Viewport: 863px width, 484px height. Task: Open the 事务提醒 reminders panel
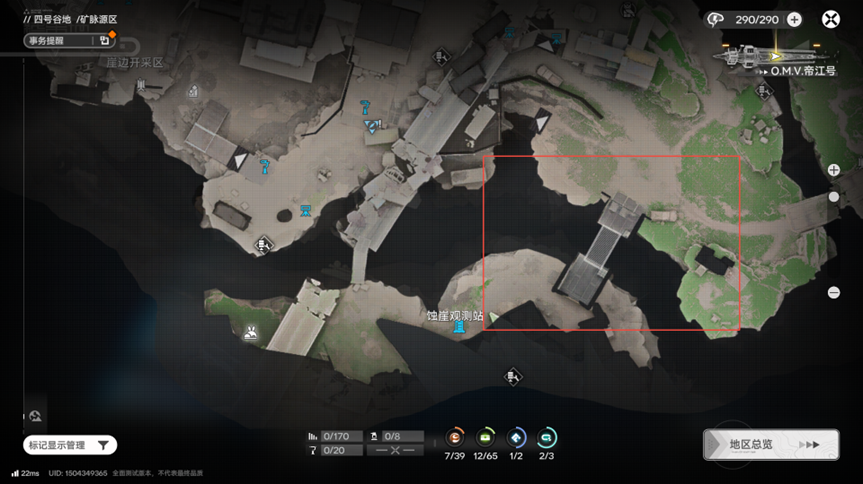(x=69, y=40)
